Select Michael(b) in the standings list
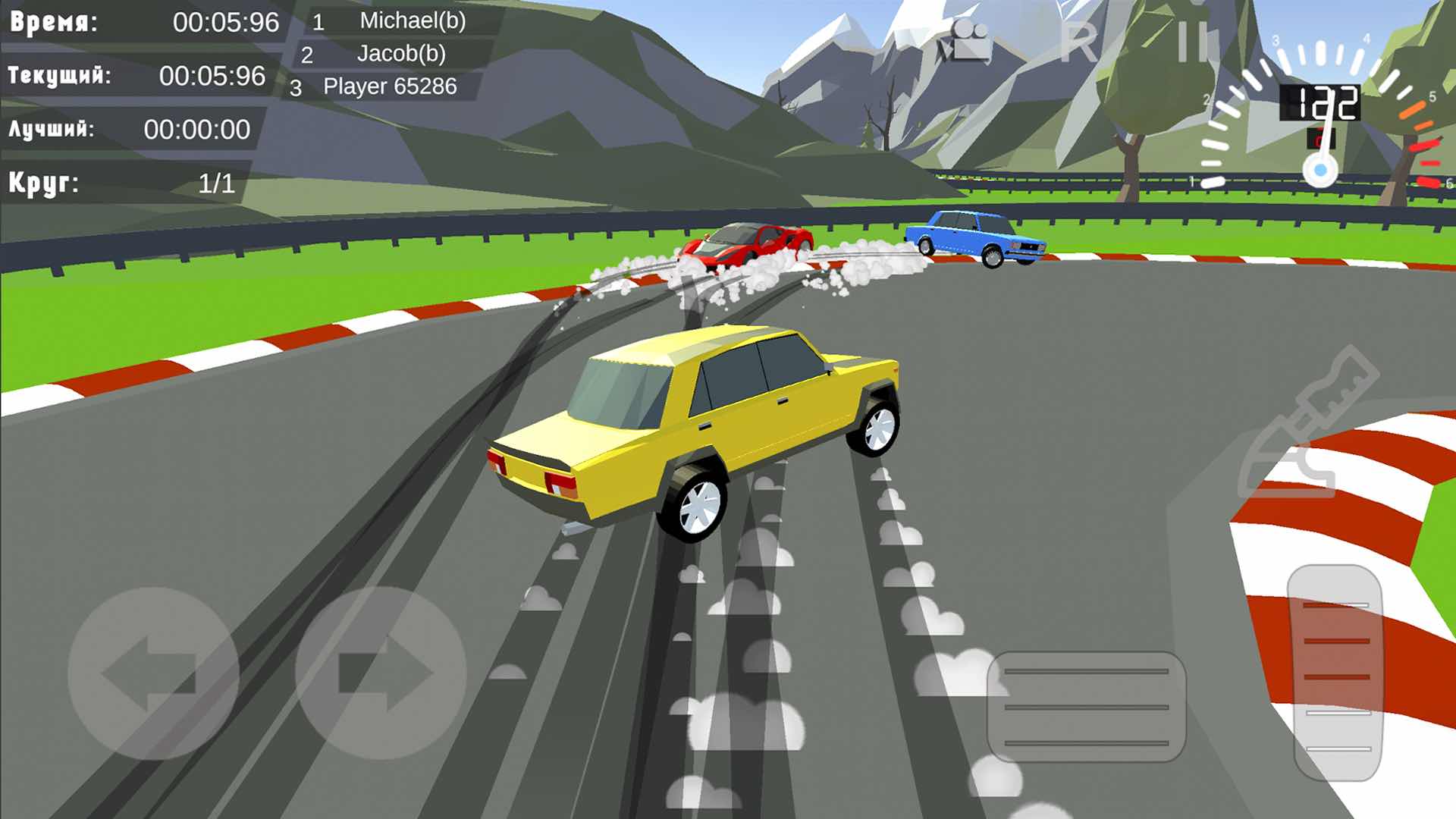1456x819 pixels. point(412,20)
